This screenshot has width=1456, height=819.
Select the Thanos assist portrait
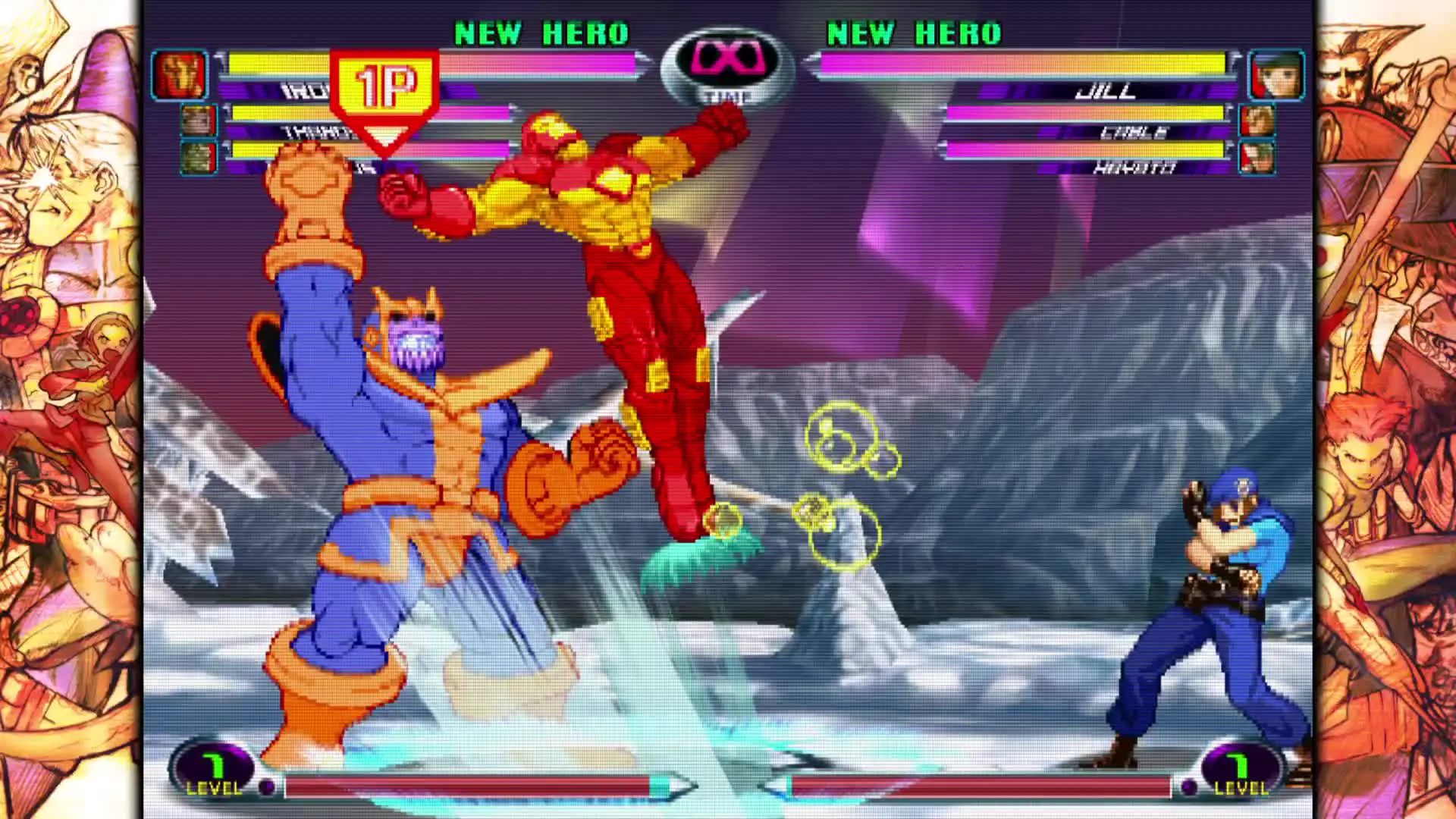coord(198,121)
